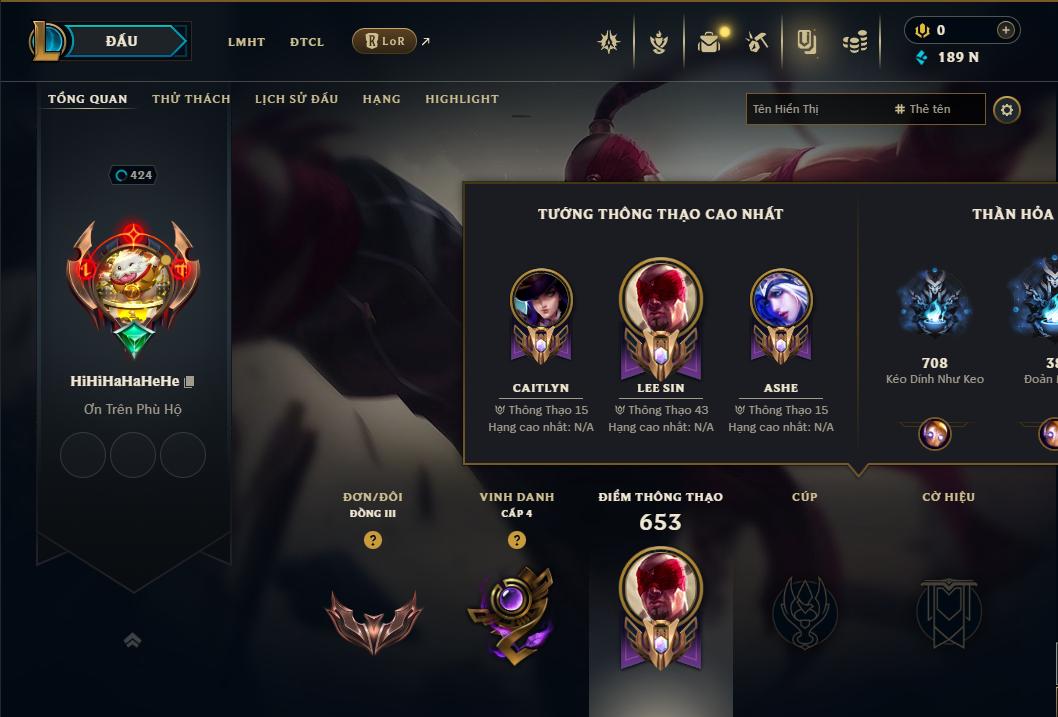Open the ĐTCL section
The image size is (1058, 717).
pos(307,42)
